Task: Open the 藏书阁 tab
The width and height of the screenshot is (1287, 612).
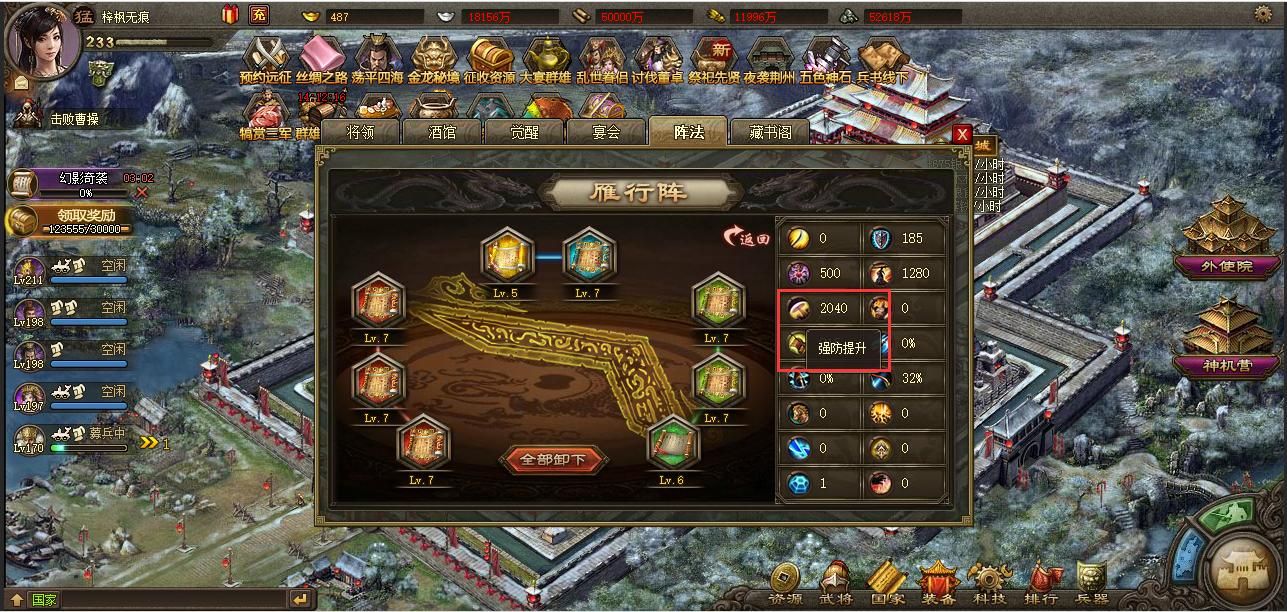Action: click(x=769, y=132)
